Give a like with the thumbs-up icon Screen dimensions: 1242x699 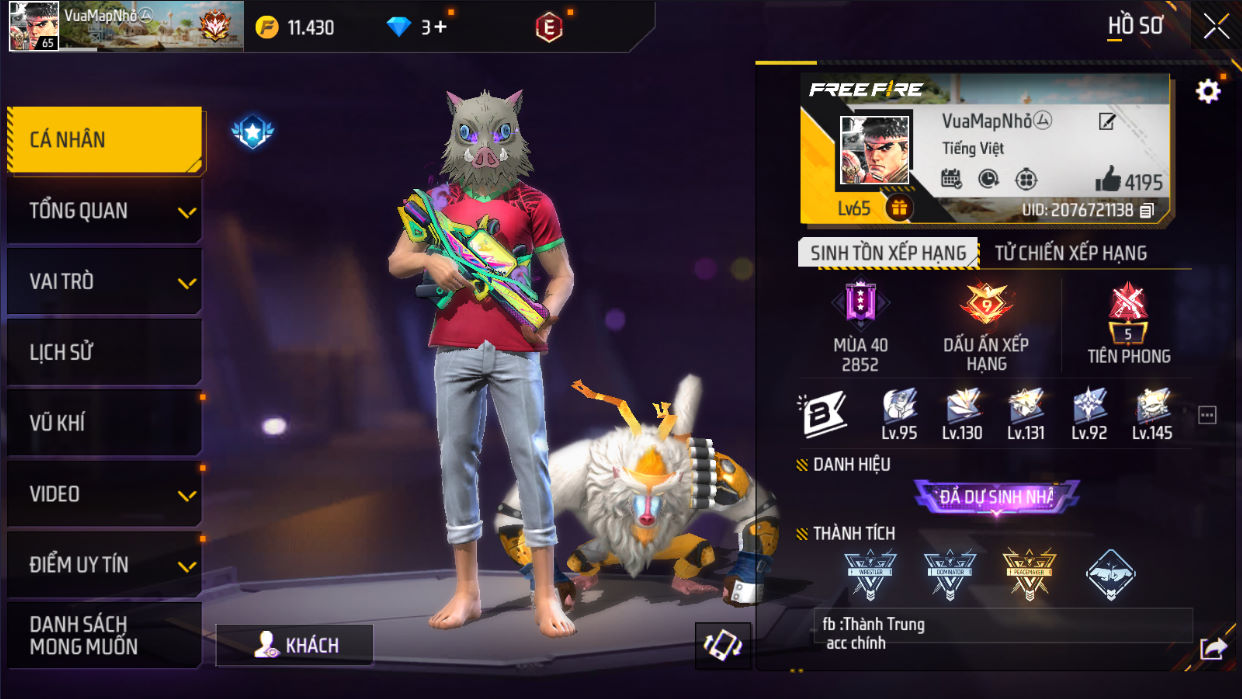tap(1108, 181)
